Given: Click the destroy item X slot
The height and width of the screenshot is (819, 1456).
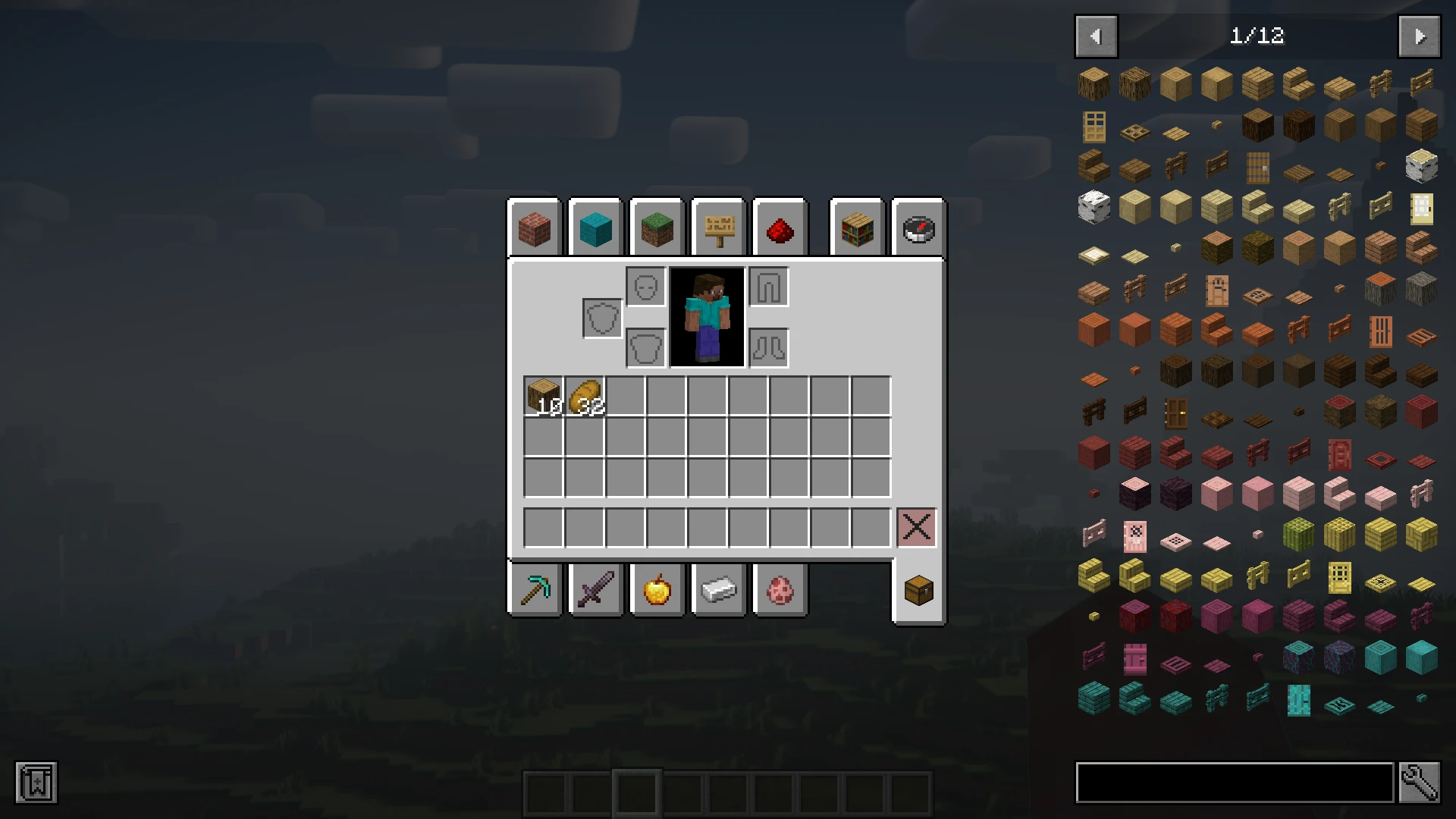Looking at the screenshot, I should 916,527.
